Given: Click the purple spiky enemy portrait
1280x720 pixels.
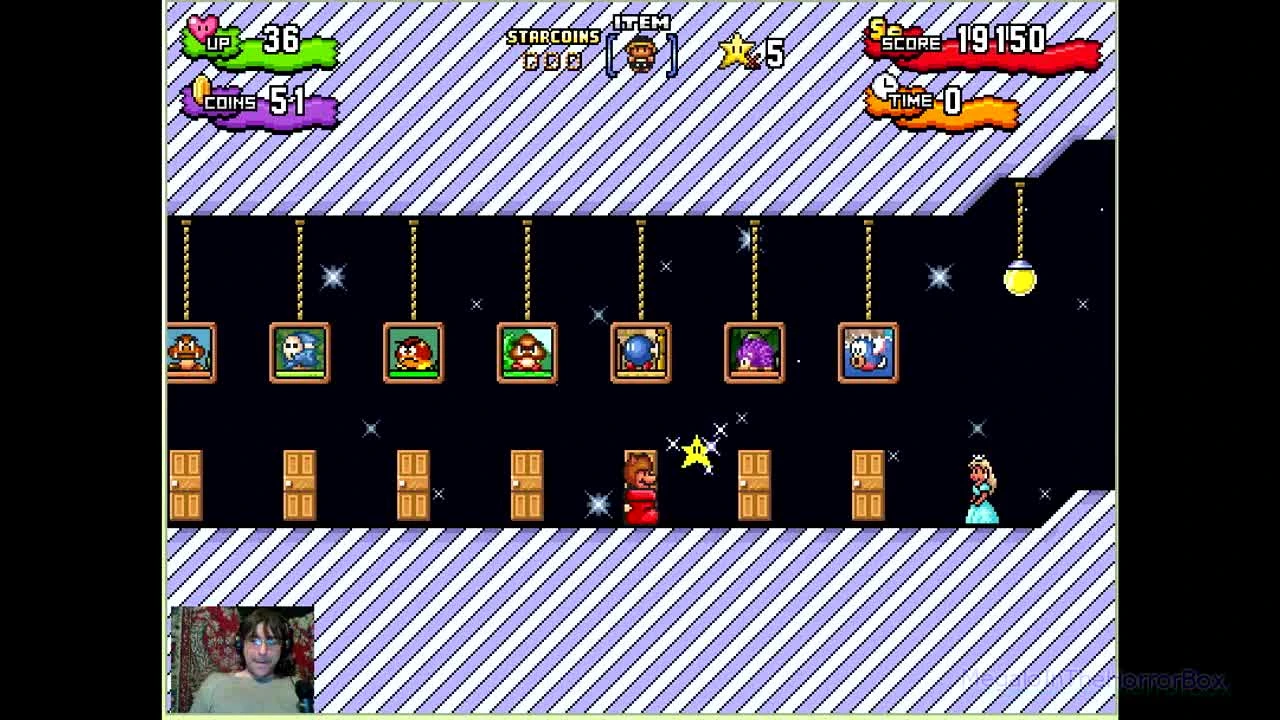Looking at the screenshot, I should pyautogui.click(x=754, y=352).
